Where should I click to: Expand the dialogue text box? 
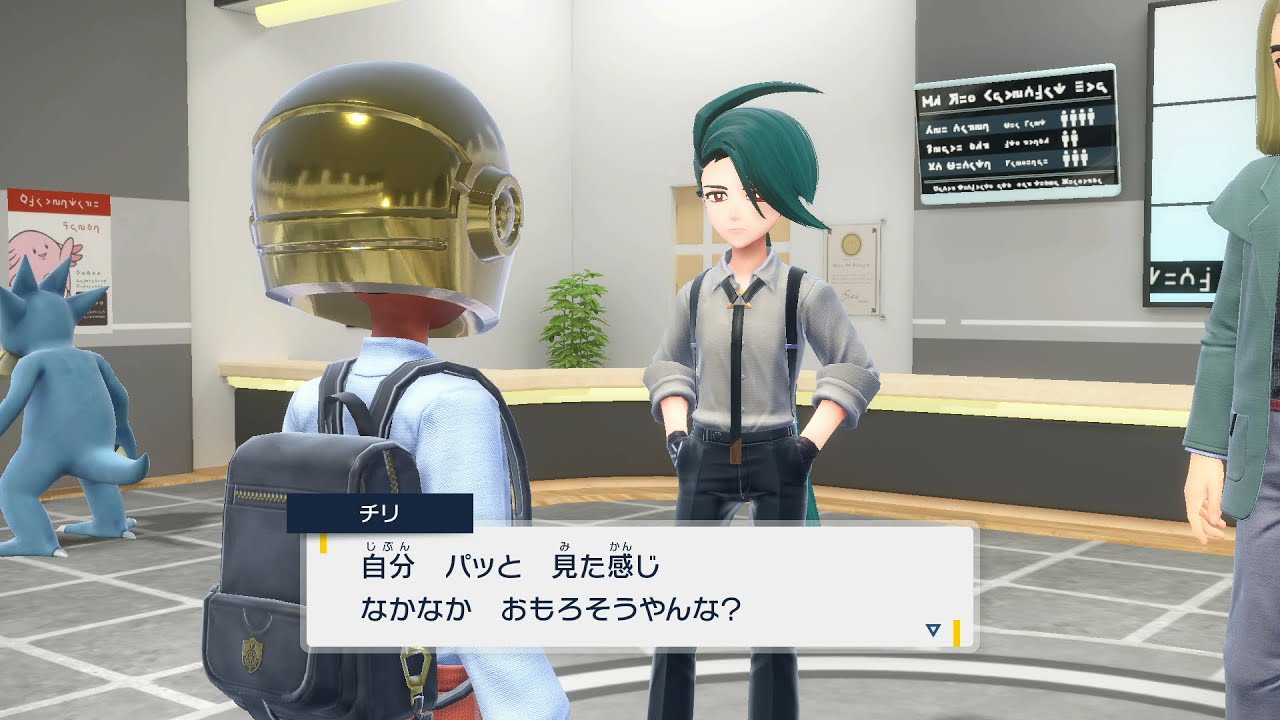pos(640,585)
